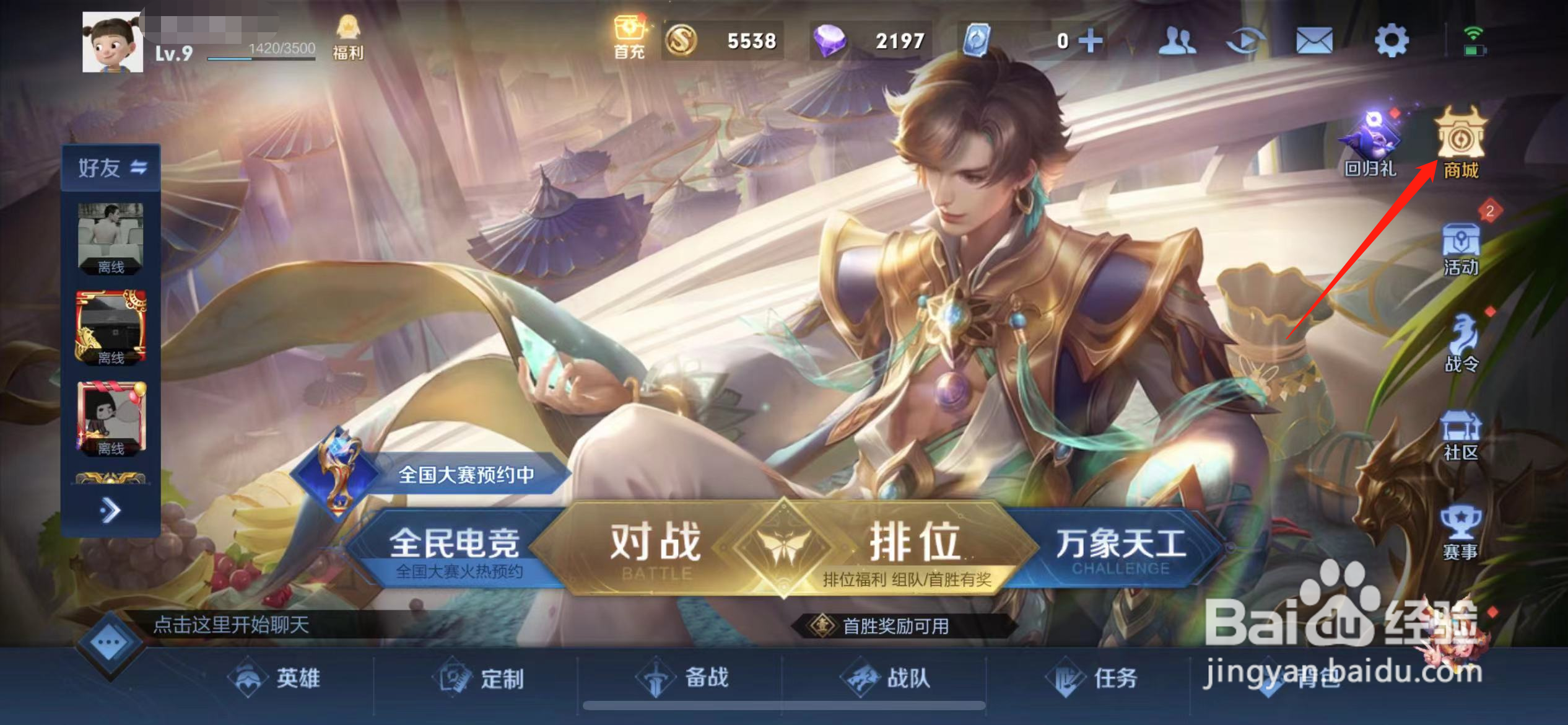Open the spectate eye icon
Screen dimensions: 1568x725
(x=1248, y=38)
